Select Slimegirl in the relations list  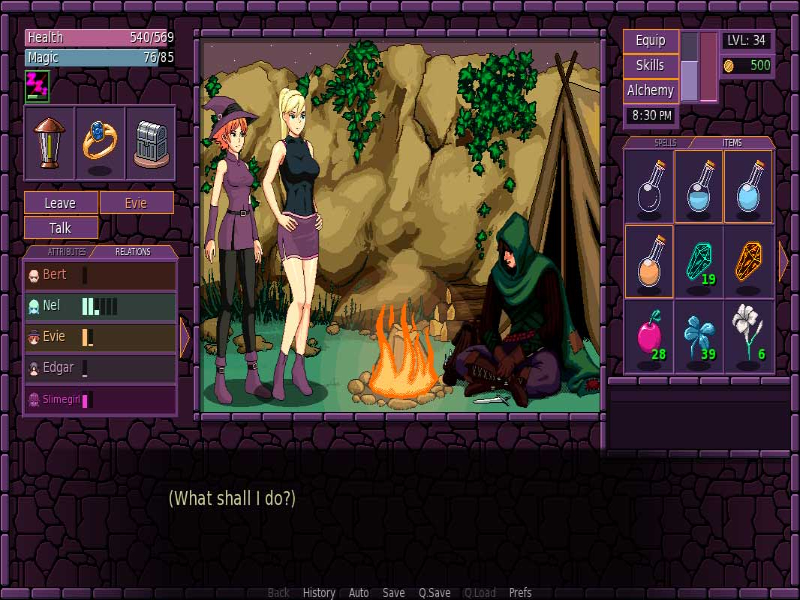click(100, 400)
